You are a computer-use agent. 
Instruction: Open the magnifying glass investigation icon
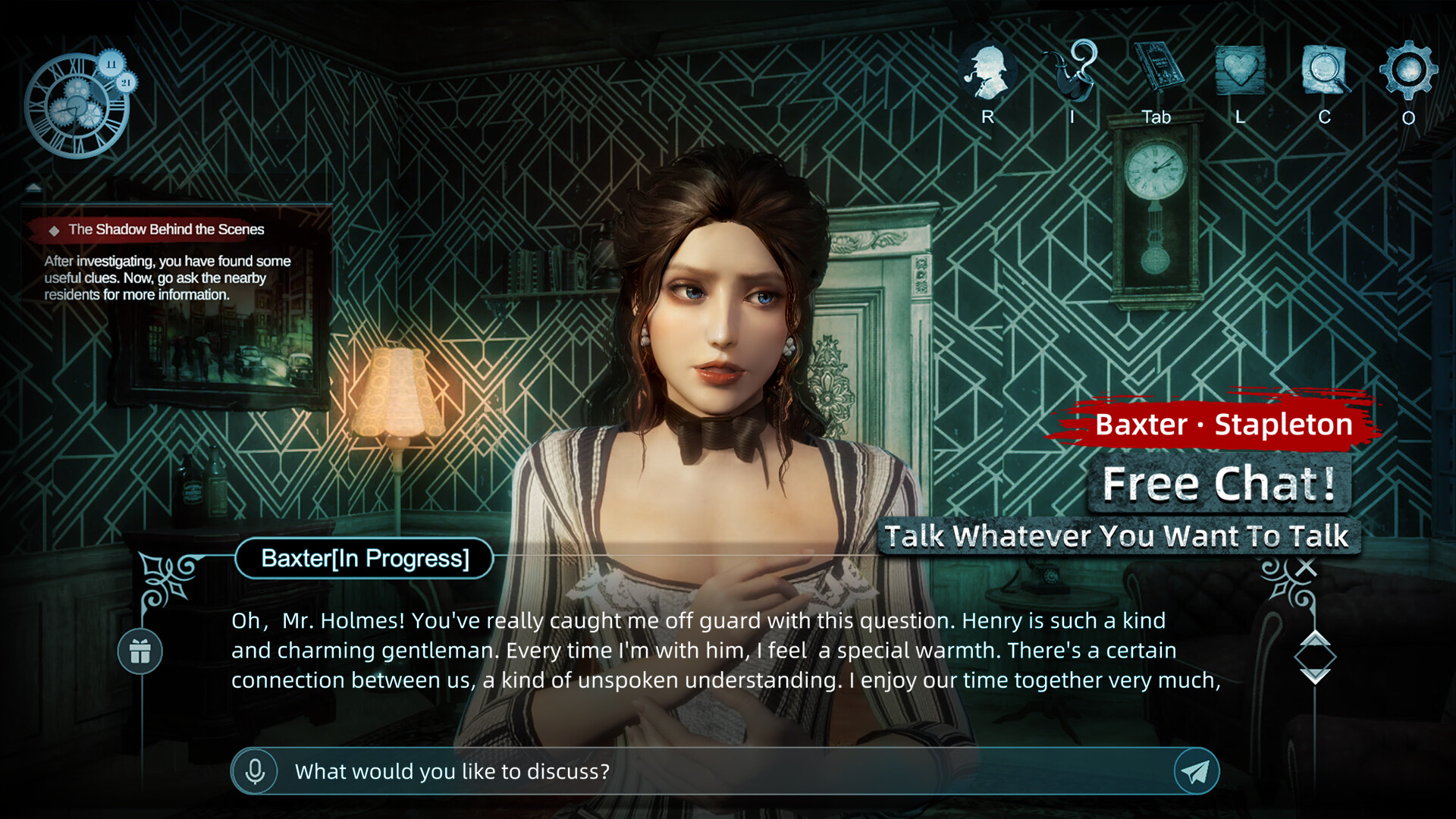pos(1325,71)
